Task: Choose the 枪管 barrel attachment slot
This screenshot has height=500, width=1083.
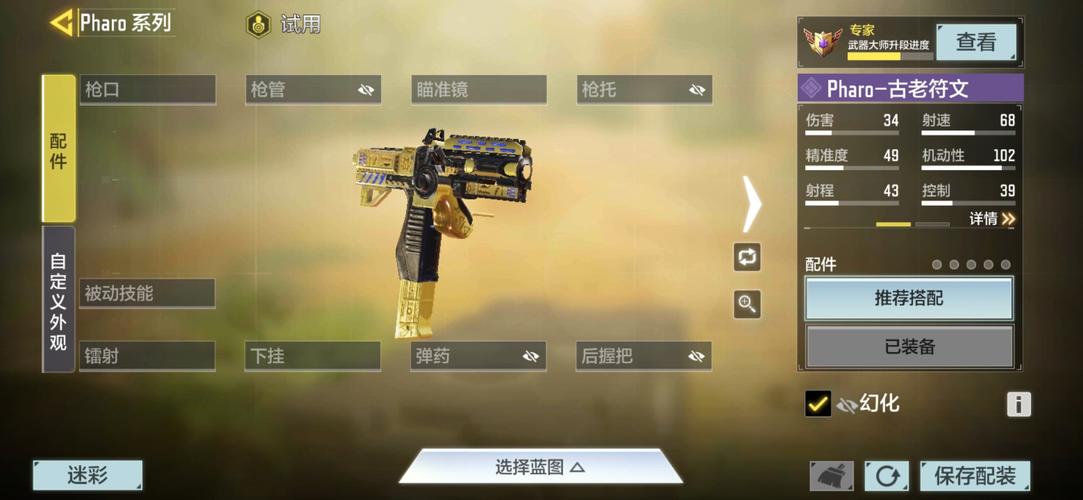Action: coord(312,90)
